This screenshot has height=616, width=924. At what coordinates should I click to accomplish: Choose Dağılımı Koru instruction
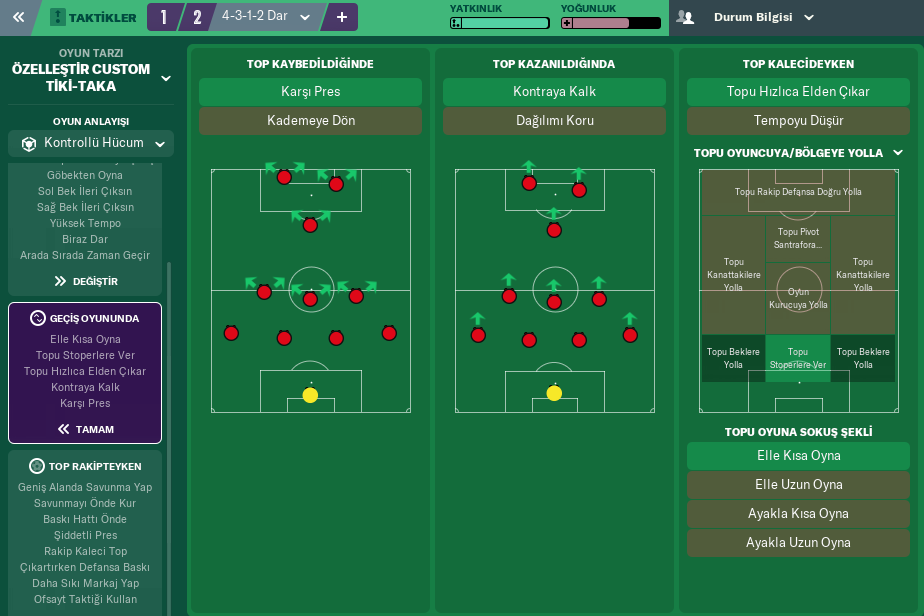(554, 121)
